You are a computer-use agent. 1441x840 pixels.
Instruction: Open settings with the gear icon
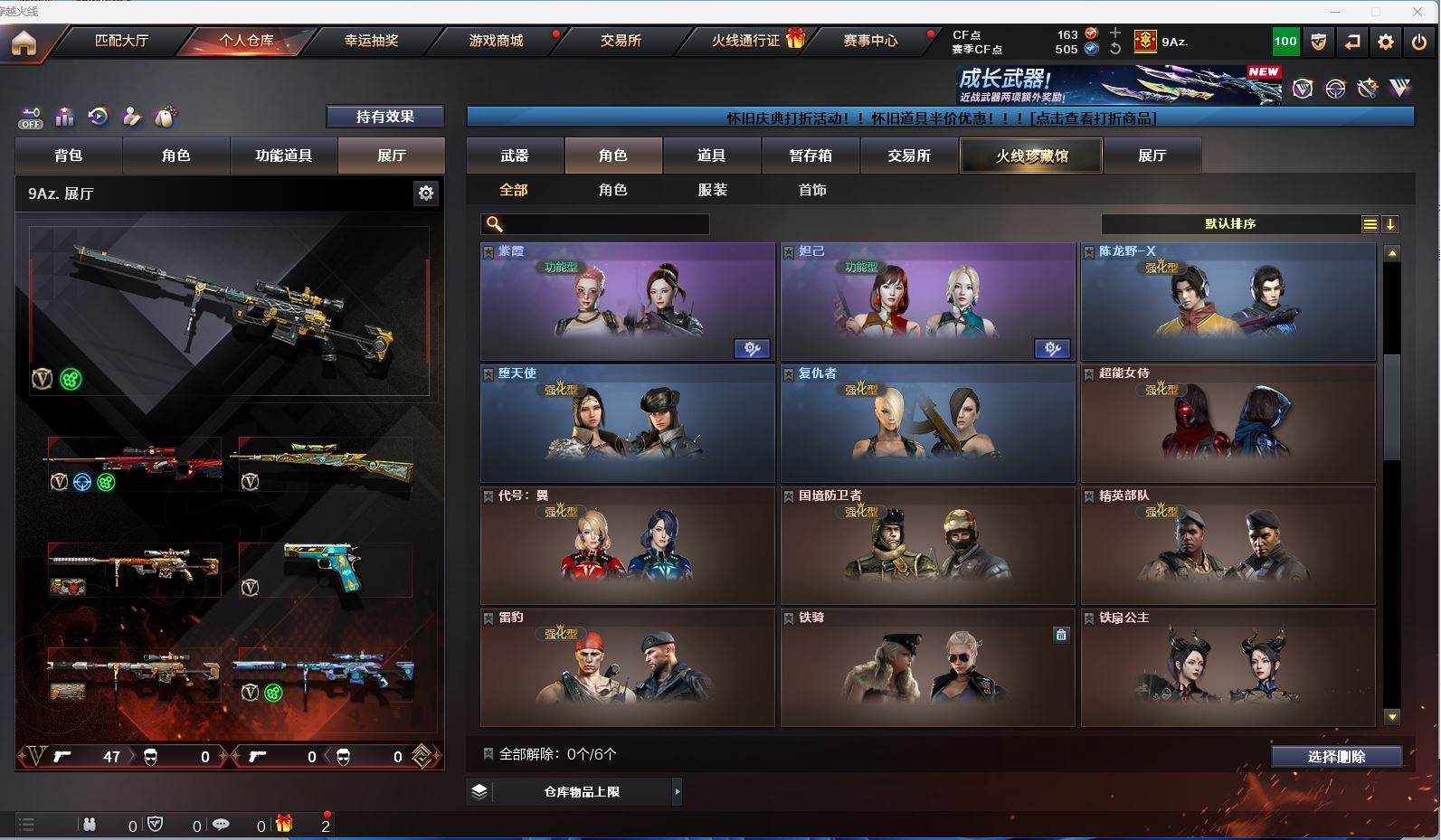[1385, 42]
